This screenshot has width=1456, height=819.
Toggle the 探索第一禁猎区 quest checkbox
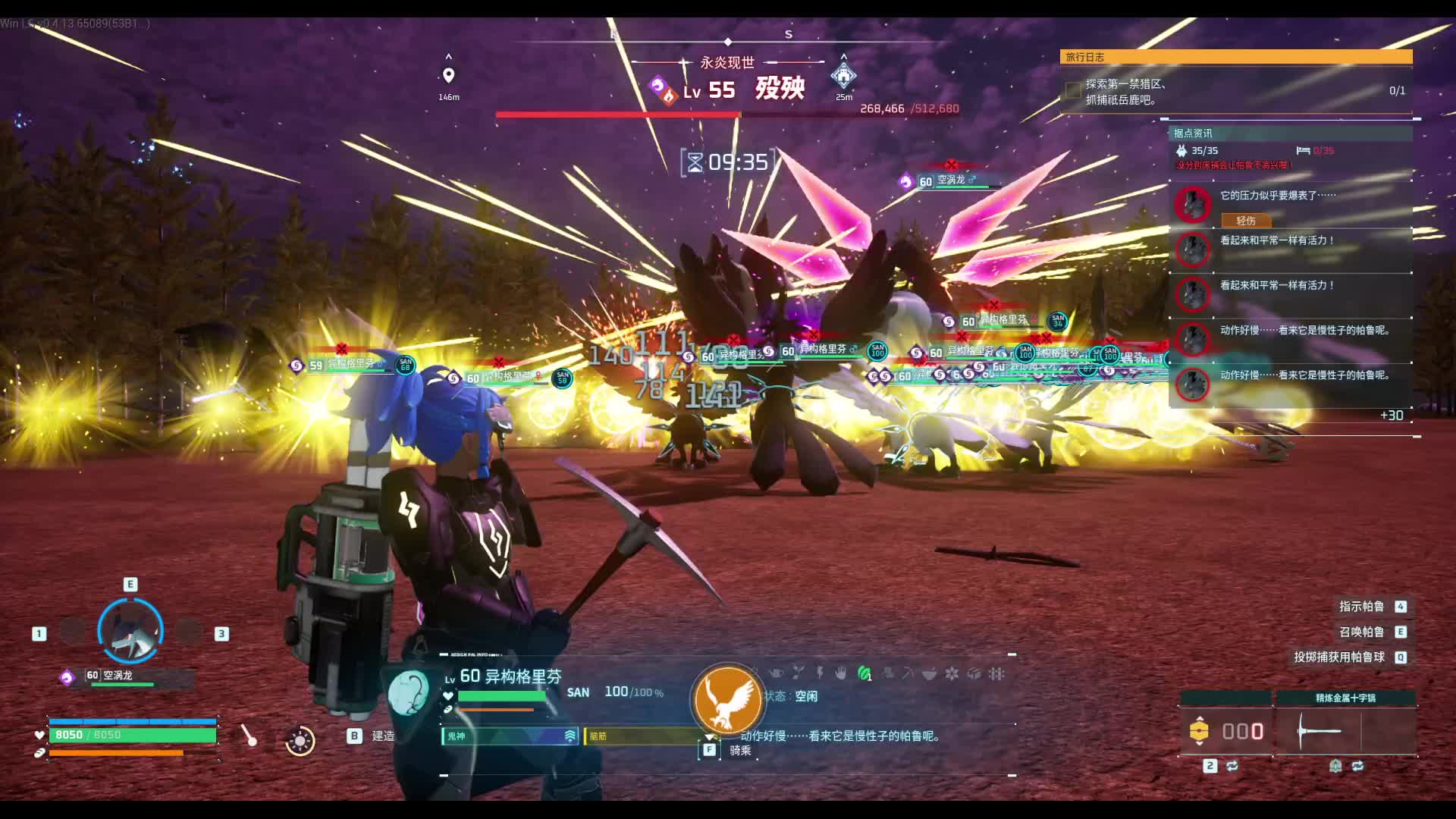(1073, 91)
